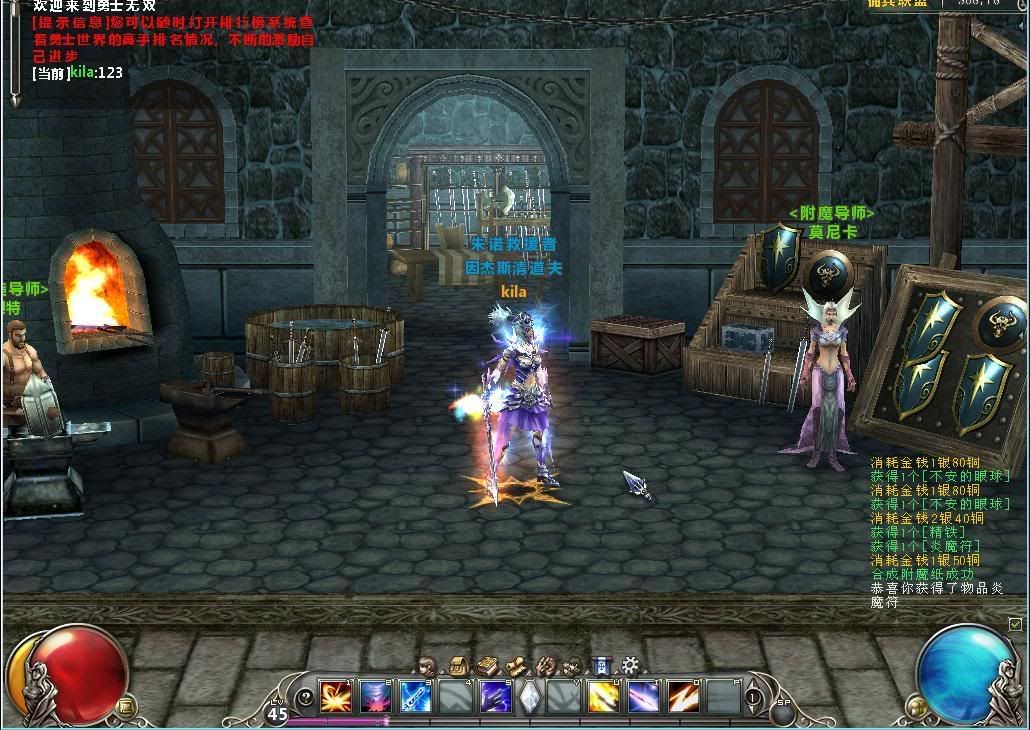Click the question mark help button

click(x=305, y=697)
